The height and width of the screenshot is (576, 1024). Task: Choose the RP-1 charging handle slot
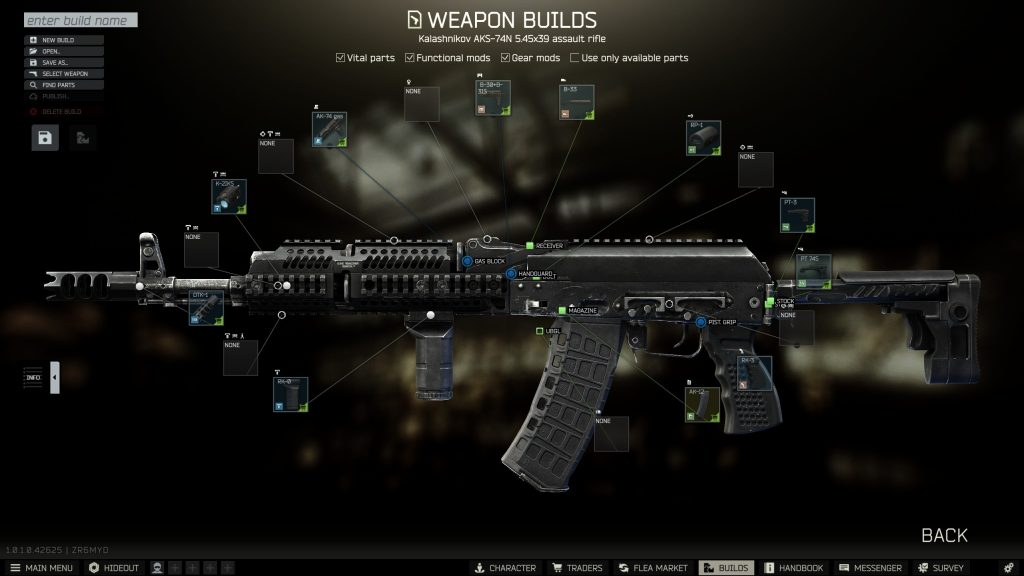tap(704, 138)
